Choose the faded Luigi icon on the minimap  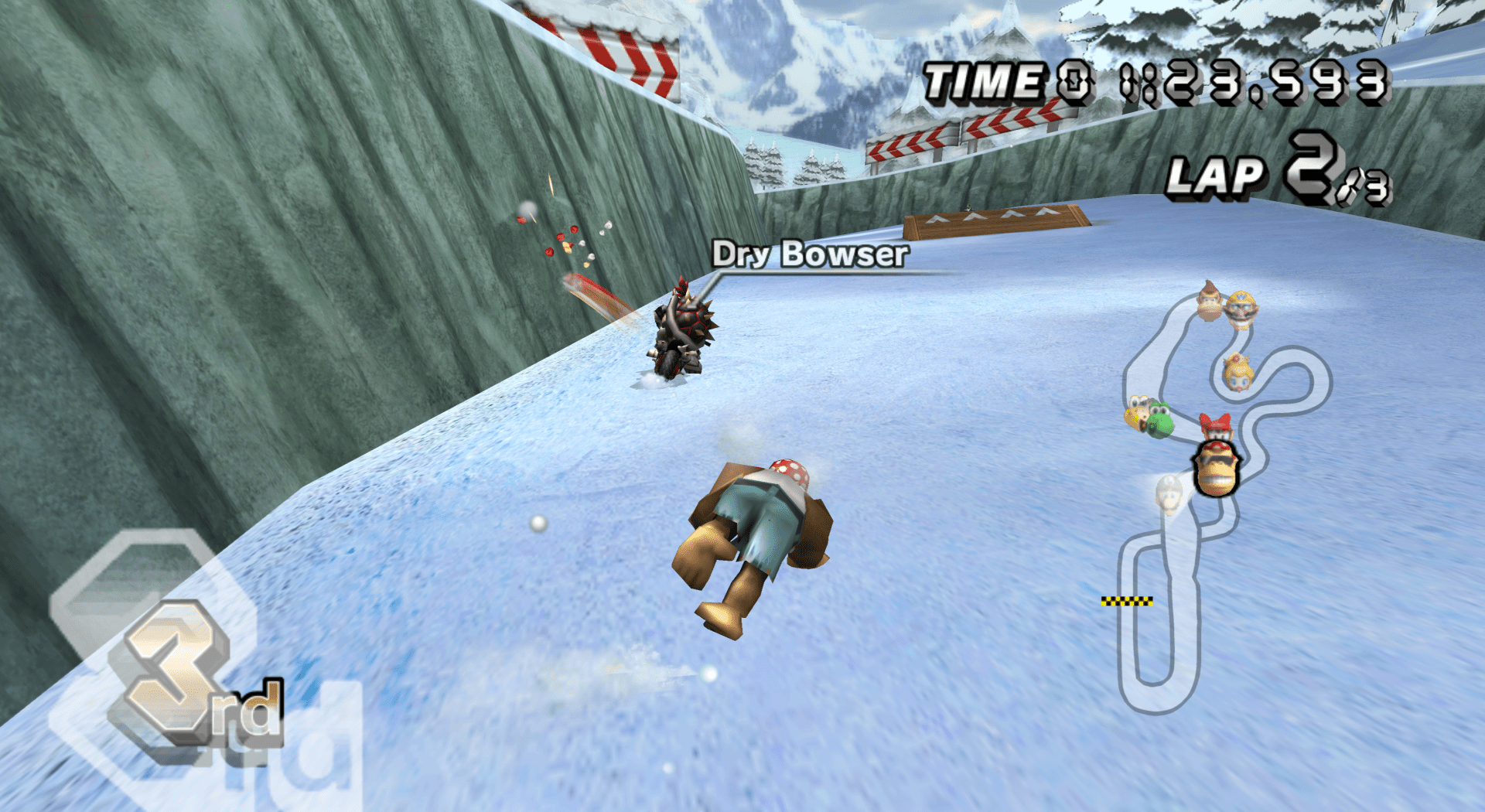[x=1169, y=495]
